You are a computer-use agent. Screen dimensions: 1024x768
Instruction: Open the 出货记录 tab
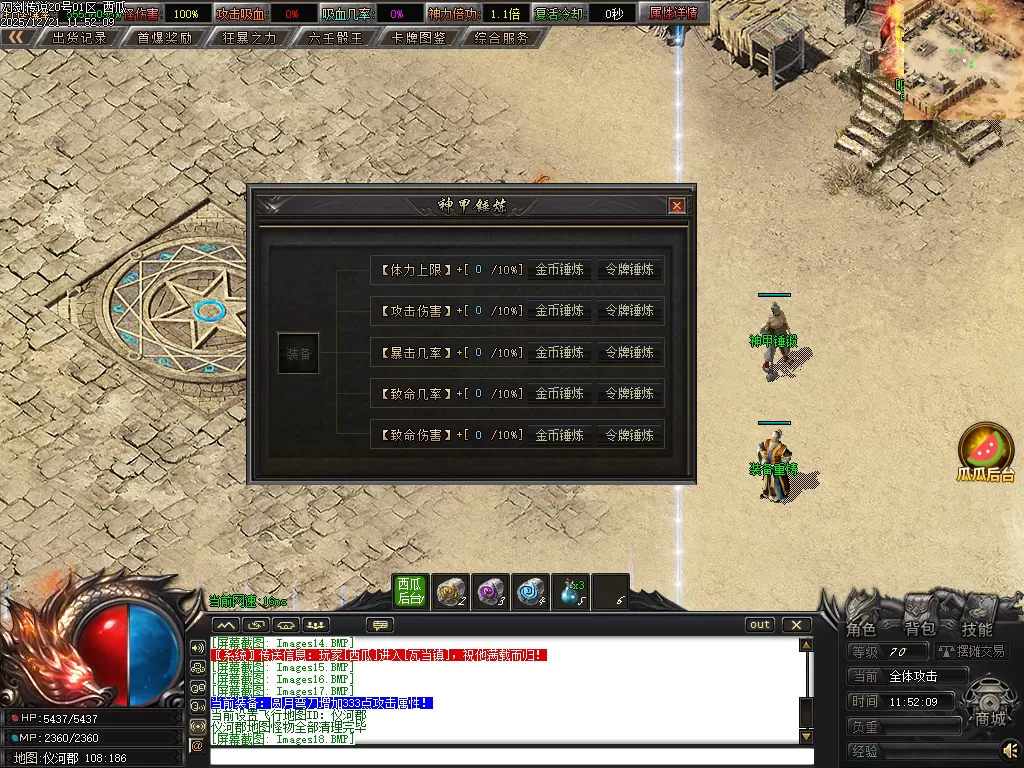pyautogui.click(x=79, y=38)
